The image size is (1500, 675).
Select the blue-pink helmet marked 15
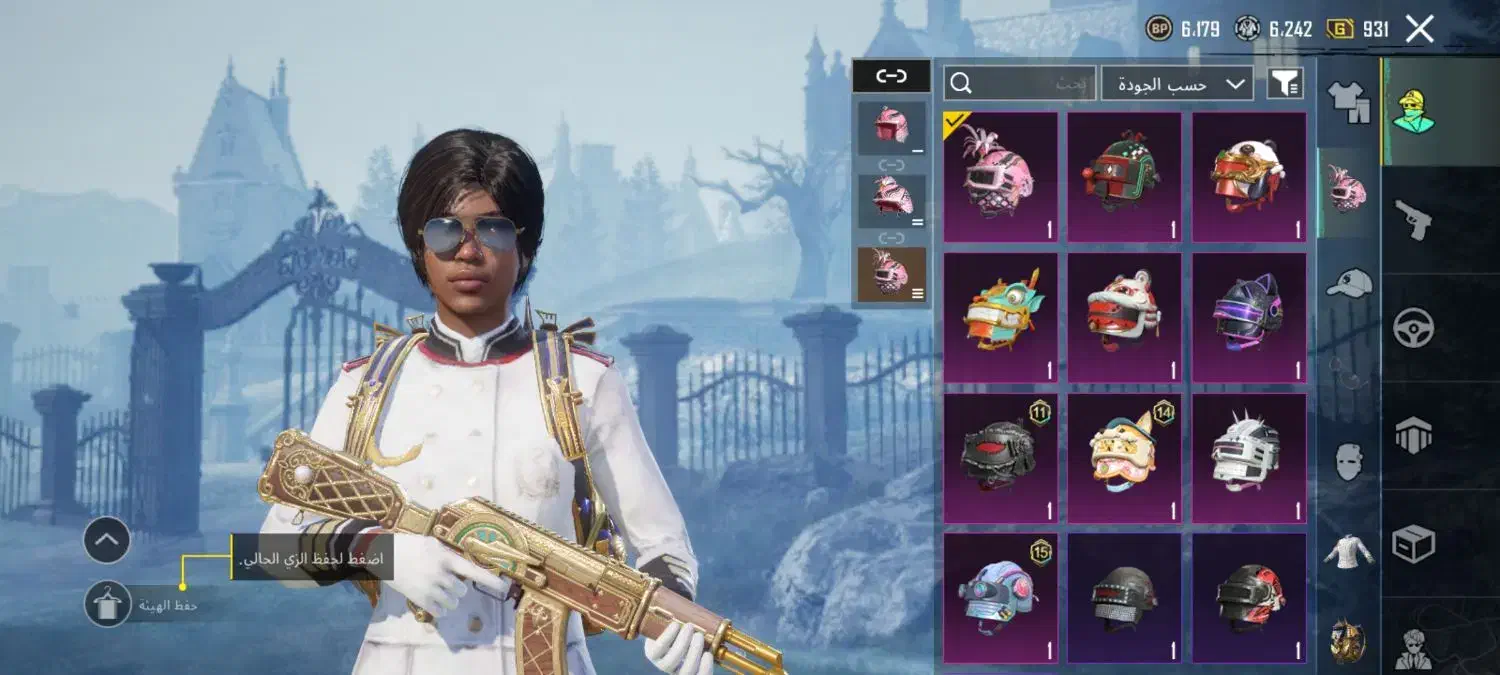click(x=1000, y=597)
